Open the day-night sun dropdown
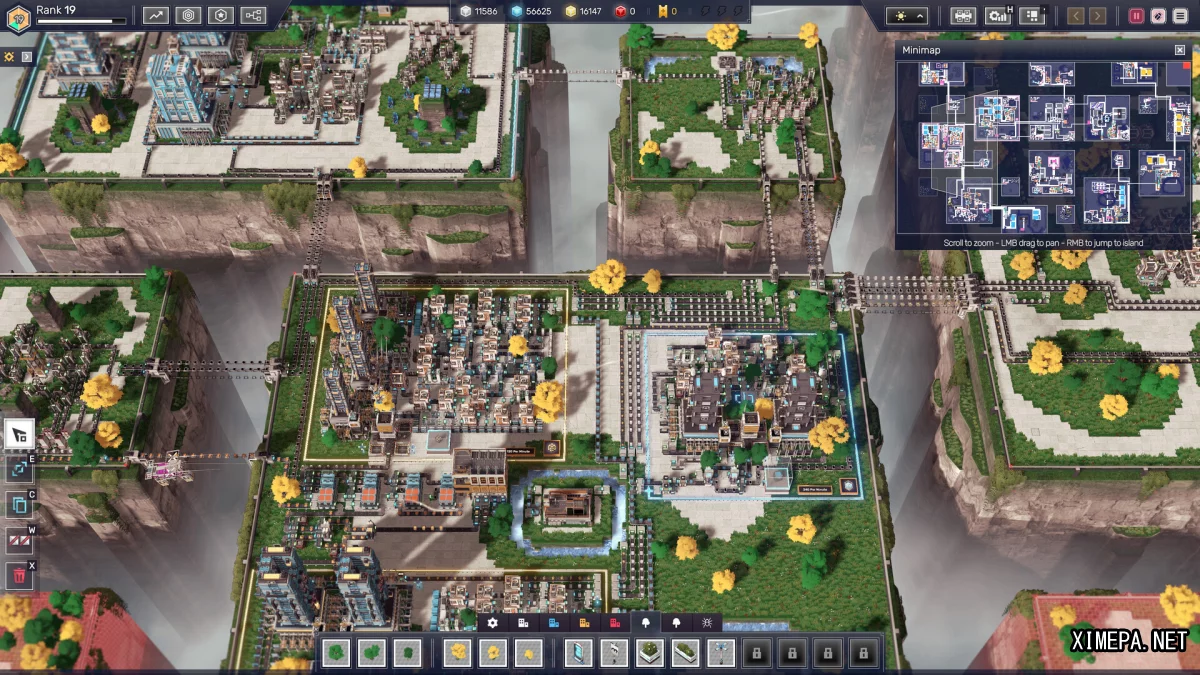1200x675 pixels. pyautogui.click(x=906, y=15)
